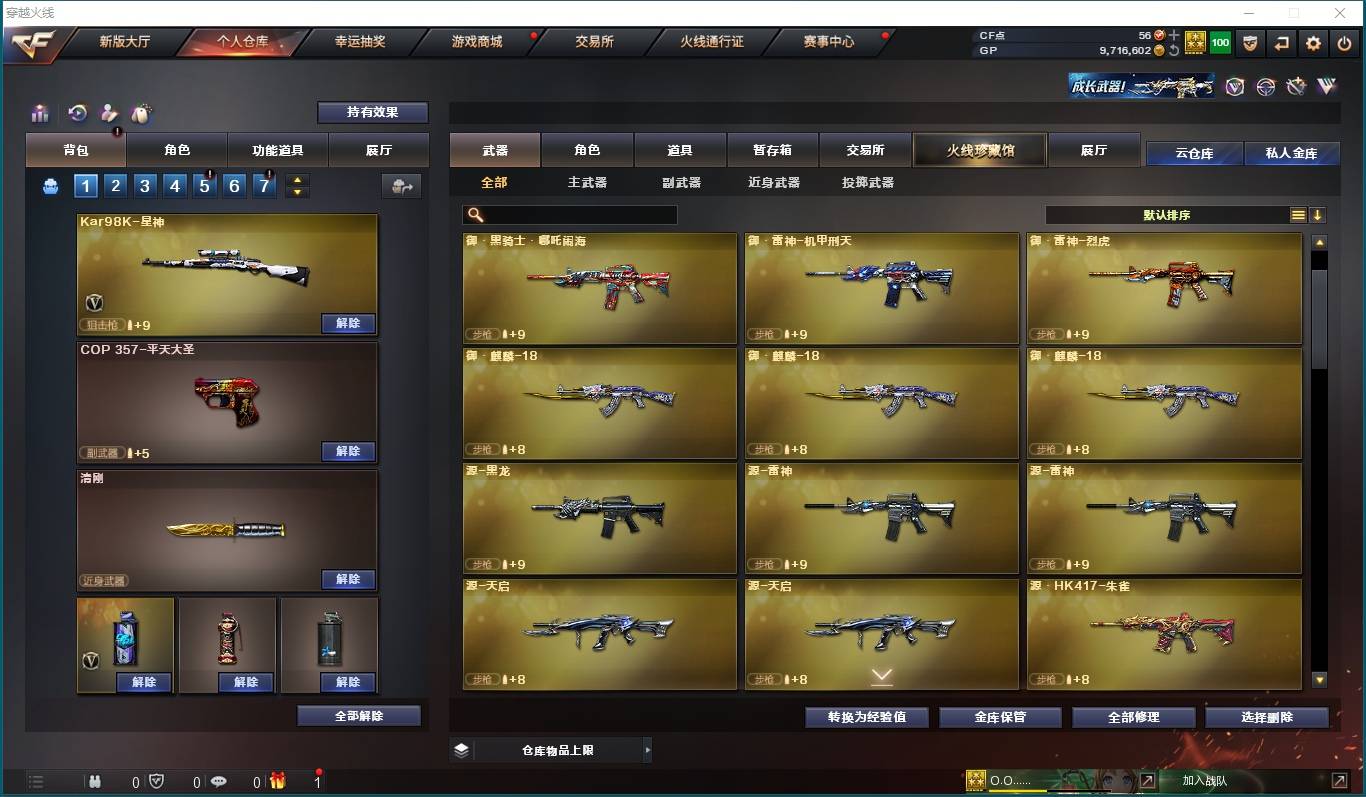This screenshot has height=797, width=1366.
Task: Toggle the descending sort arrow beside 默认排序
Action: tap(1317, 214)
